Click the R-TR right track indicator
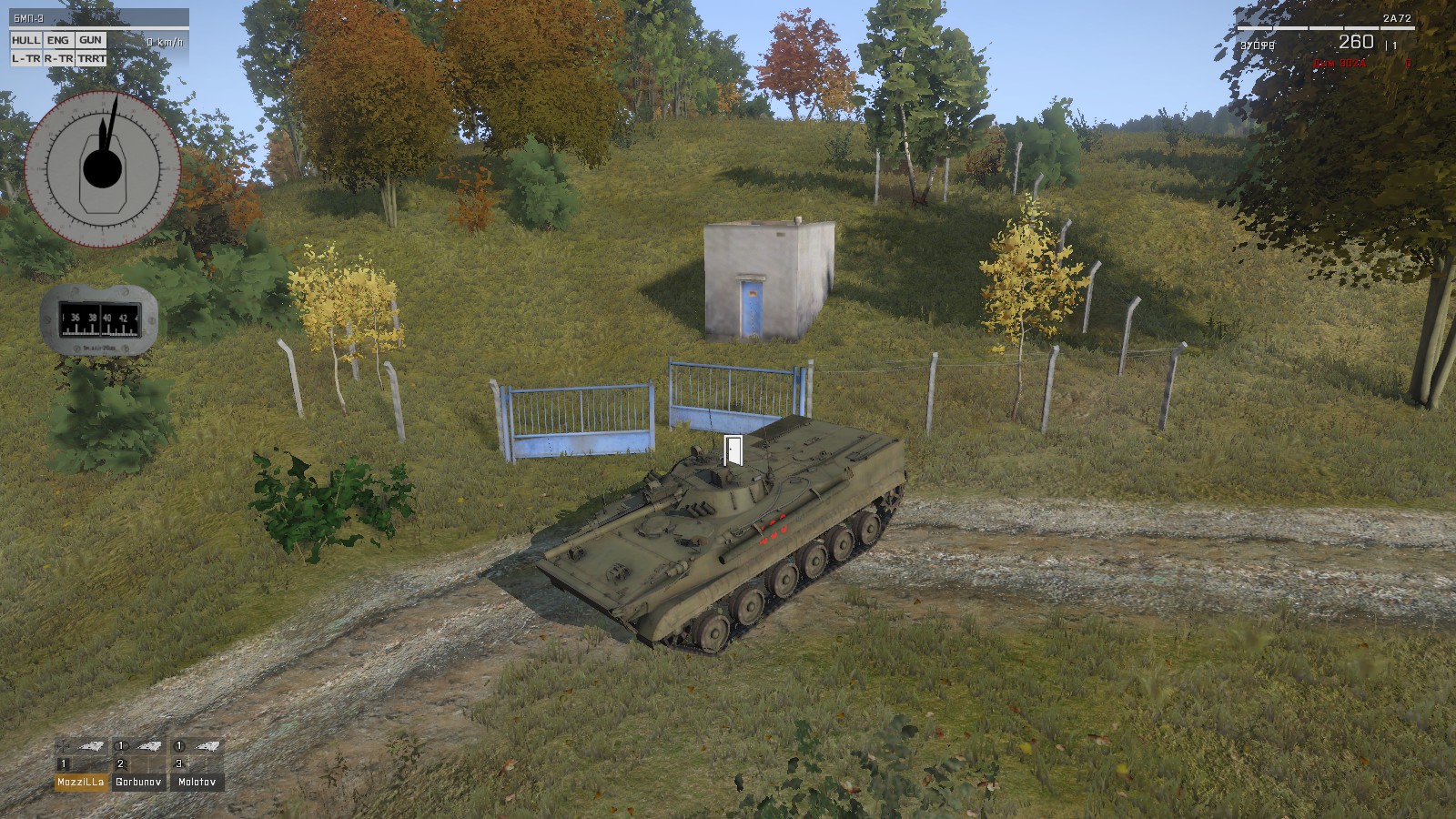Image resolution: width=1456 pixels, height=819 pixels. click(x=58, y=58)
